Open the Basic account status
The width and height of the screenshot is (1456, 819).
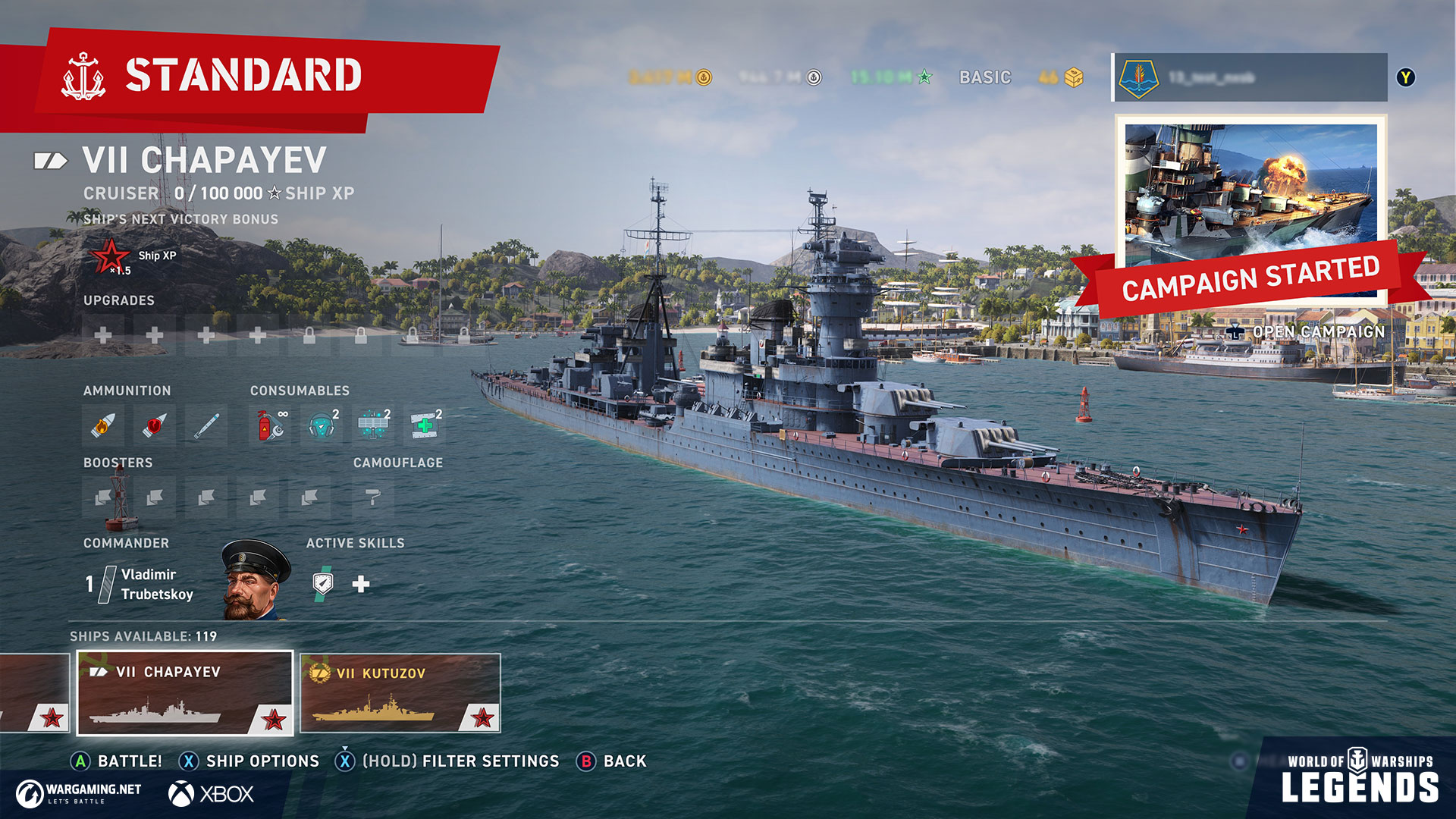(x=984, y=77)
